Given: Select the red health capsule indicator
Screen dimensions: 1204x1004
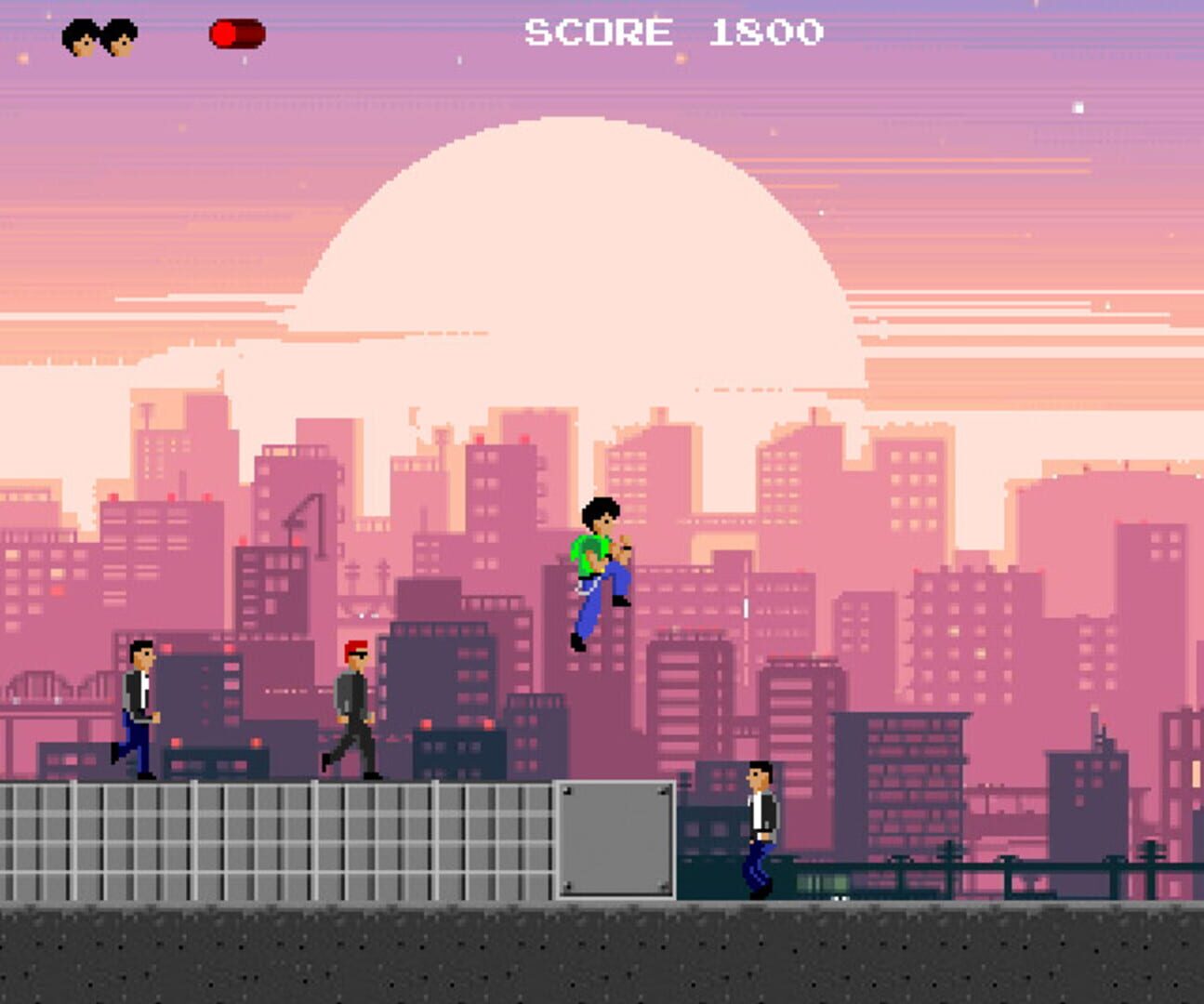Looking at the screenshot, I should [235, 33].
